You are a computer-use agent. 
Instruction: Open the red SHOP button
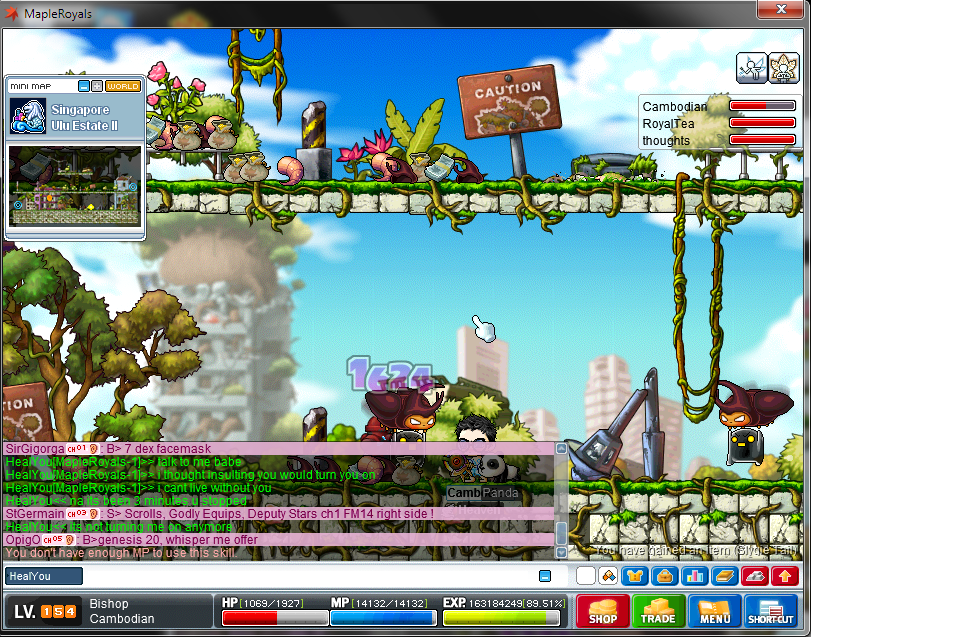602,610
